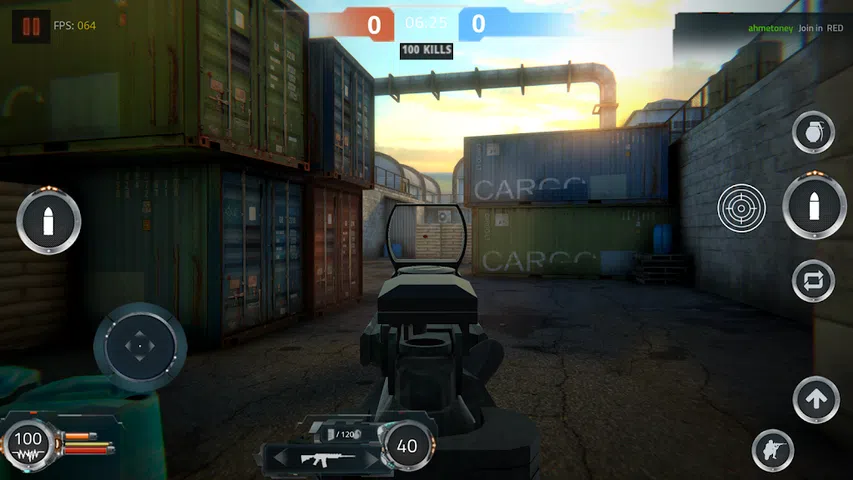
Task: Tap the movement joystick pad
Action: click(x=140, y=347)
